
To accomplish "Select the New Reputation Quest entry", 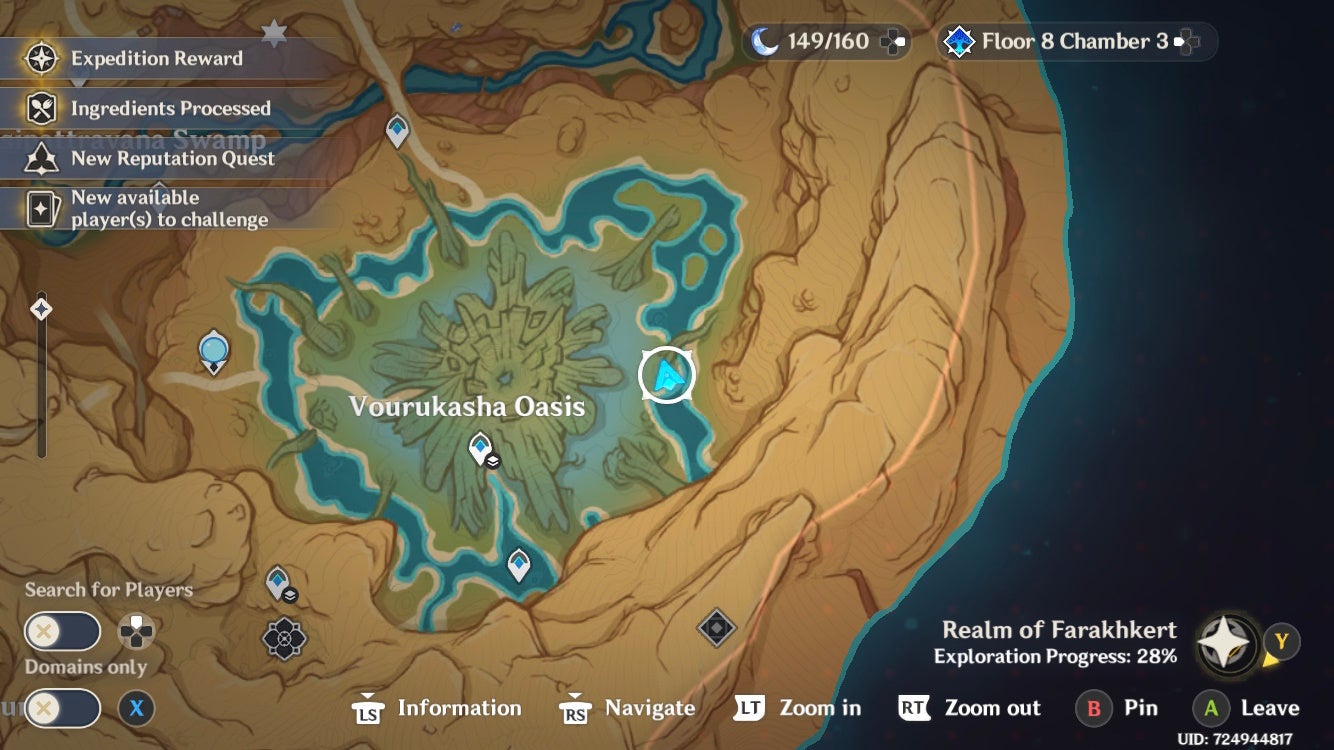I will (x=172, y=158).
